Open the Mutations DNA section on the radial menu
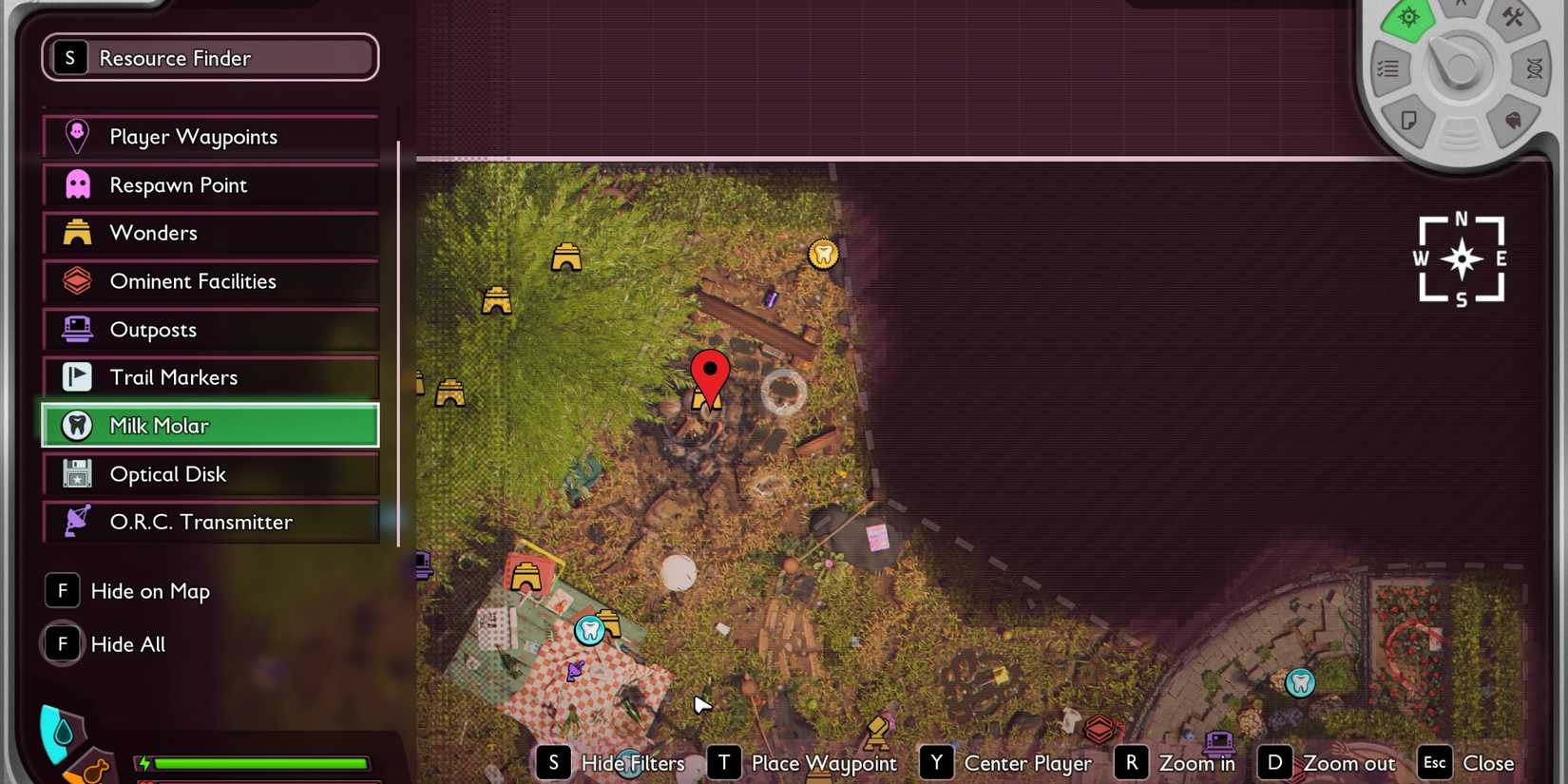 pyautogui.click(x=1534, y=68)
